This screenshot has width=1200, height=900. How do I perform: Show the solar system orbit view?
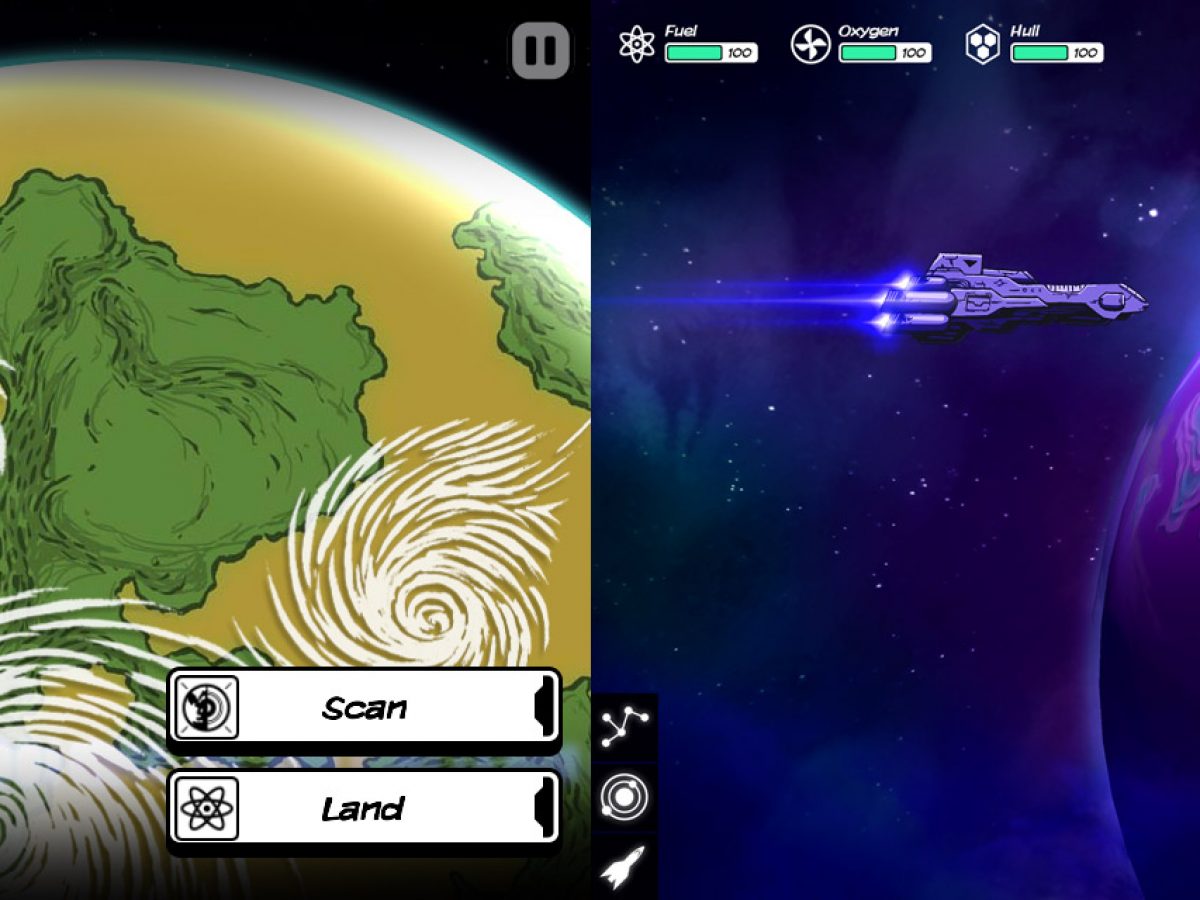[x=625, y=797]
